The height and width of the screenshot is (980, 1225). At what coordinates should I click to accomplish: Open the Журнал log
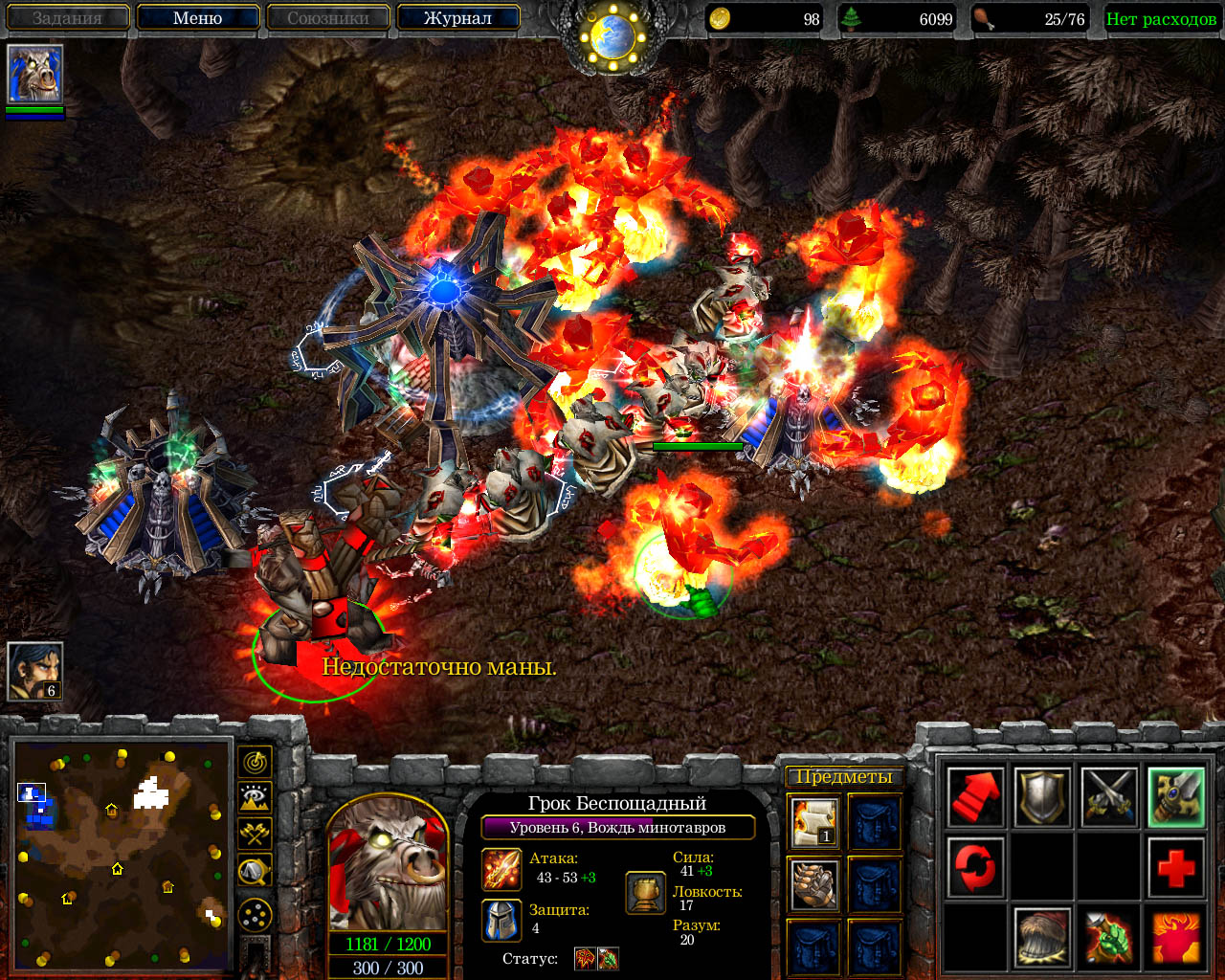pos(457,18)
